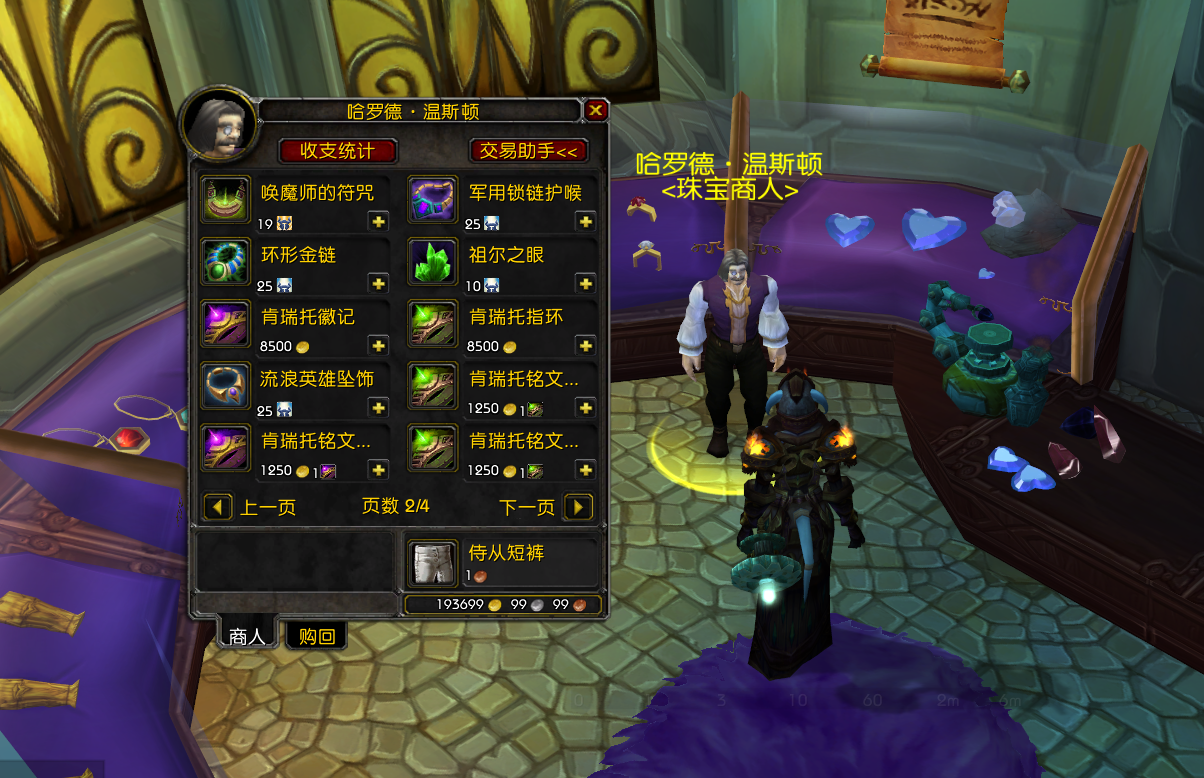Toggle the 交易助手 button
This screenshot has height=778, width=1204.
pos(528,151)
